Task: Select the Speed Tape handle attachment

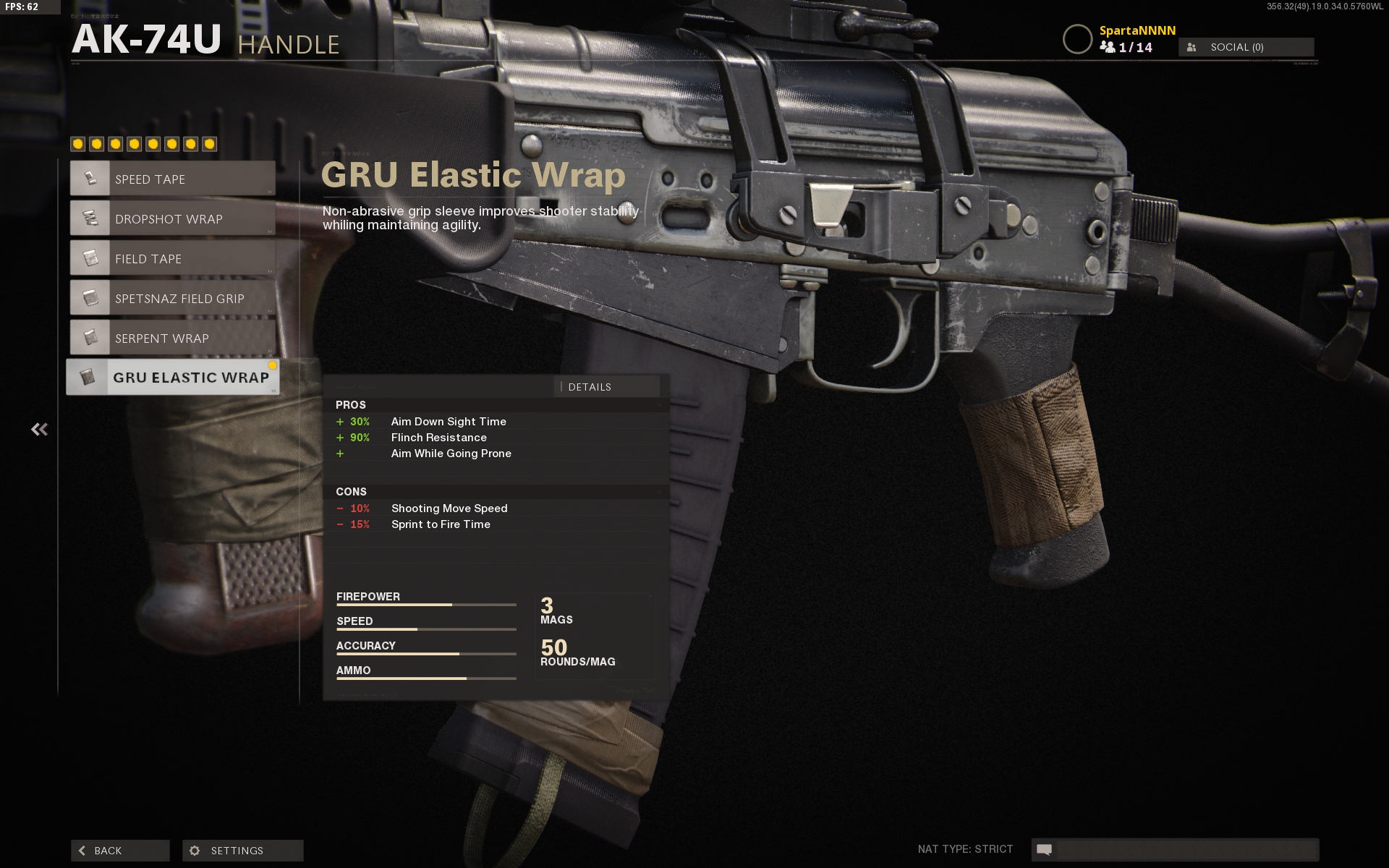Action: [173, 179]
